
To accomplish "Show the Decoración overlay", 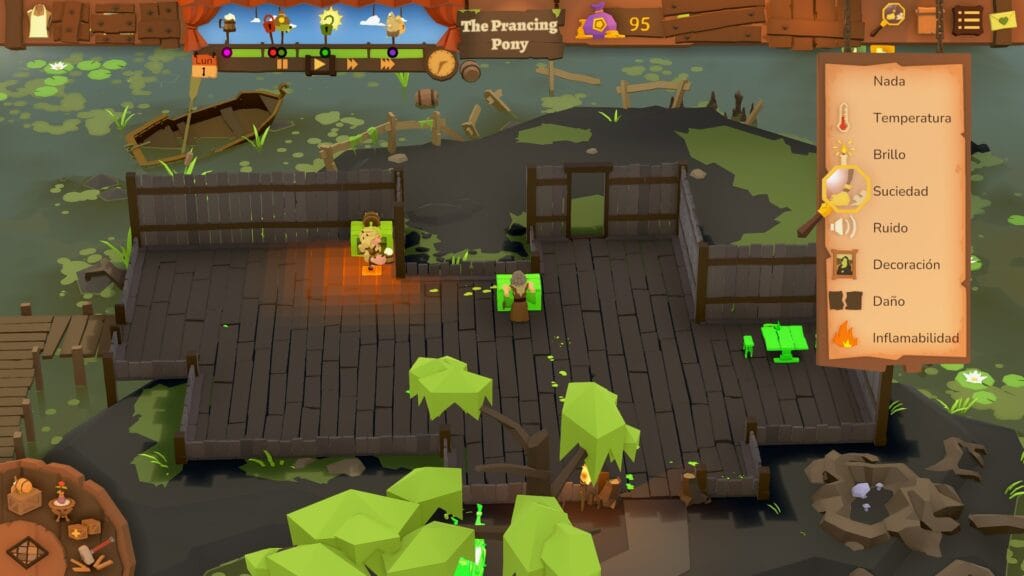I will pos(906,264).
